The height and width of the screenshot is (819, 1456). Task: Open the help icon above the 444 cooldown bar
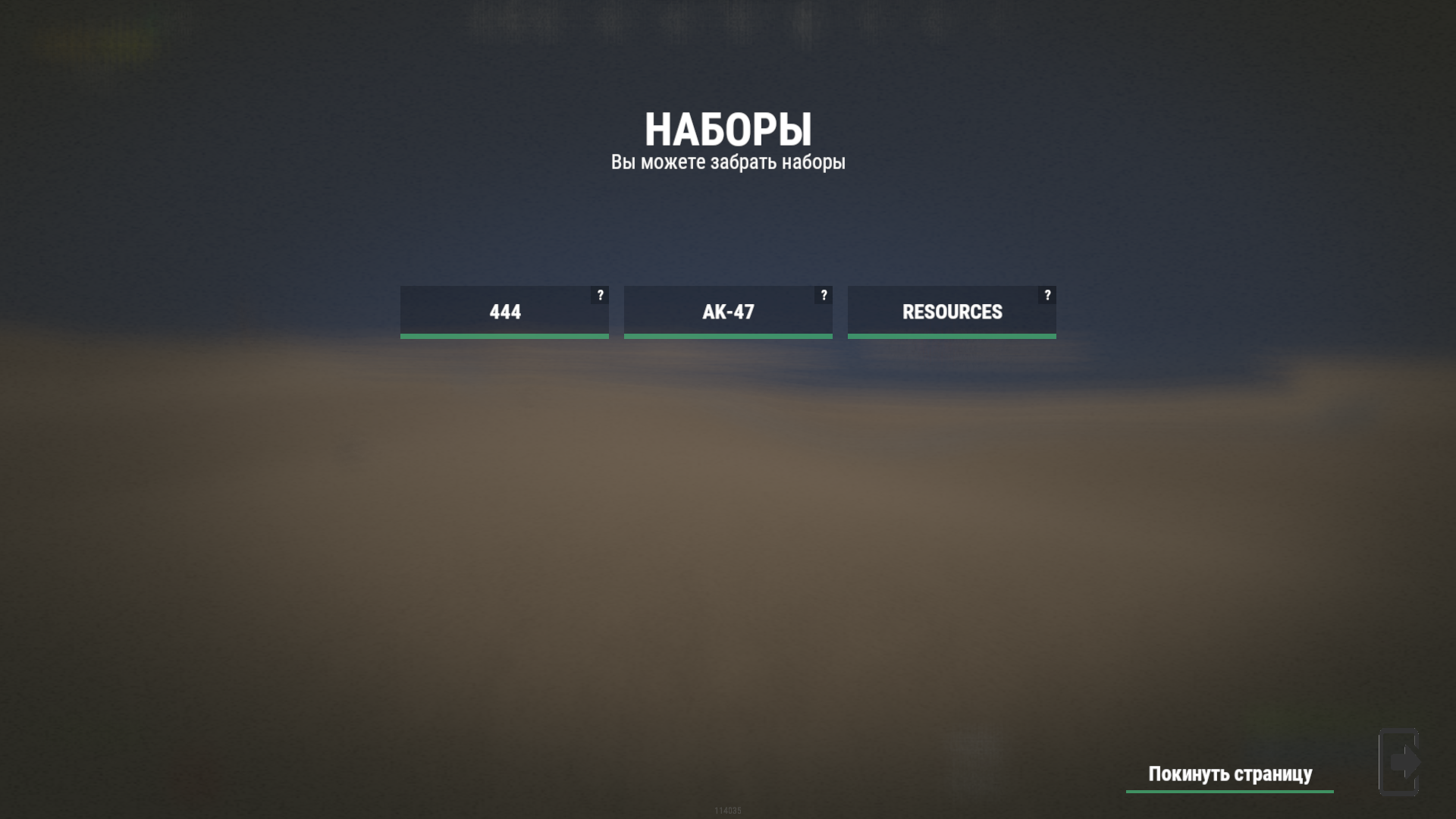pos(601,295)
